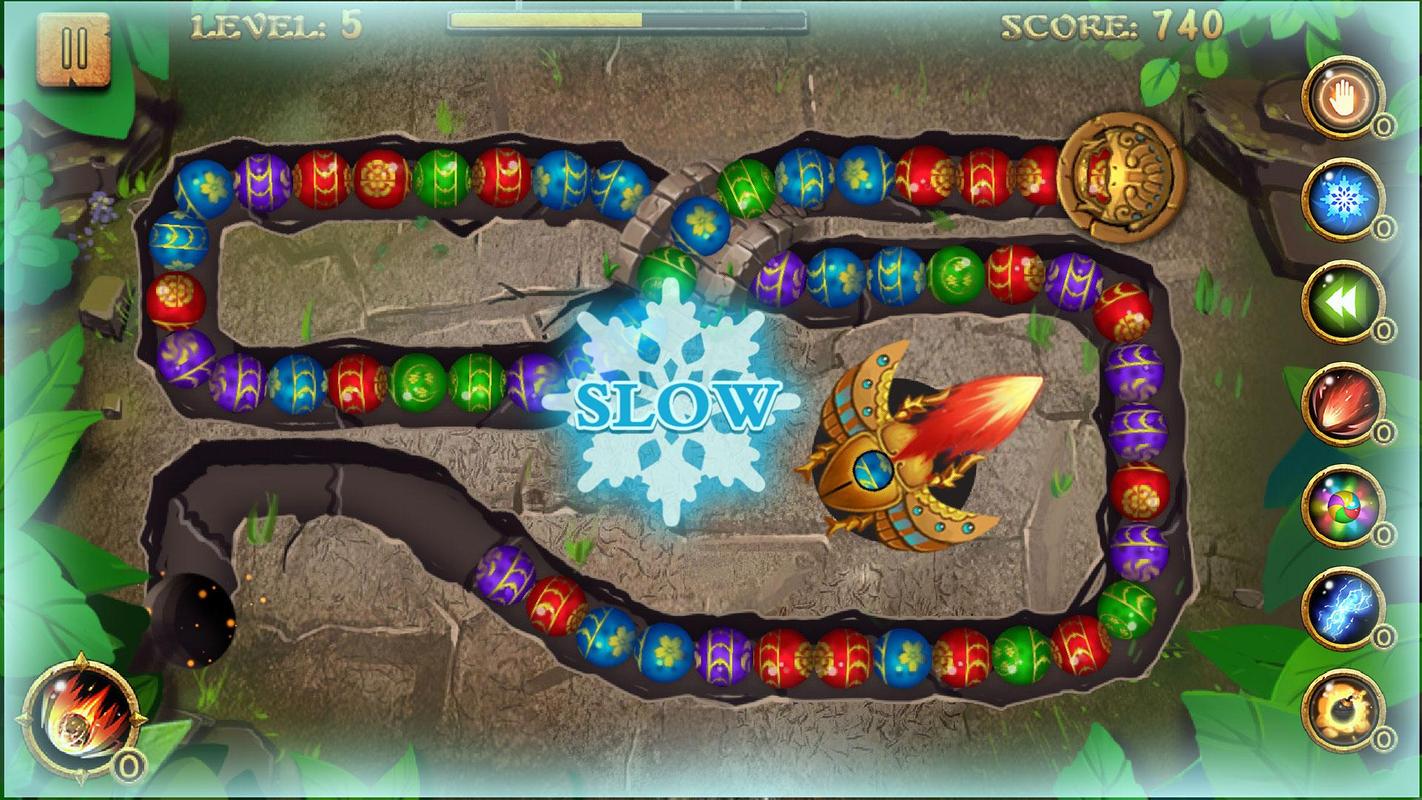
Task: Select the red fire shot power-up
Action: 1343,403
